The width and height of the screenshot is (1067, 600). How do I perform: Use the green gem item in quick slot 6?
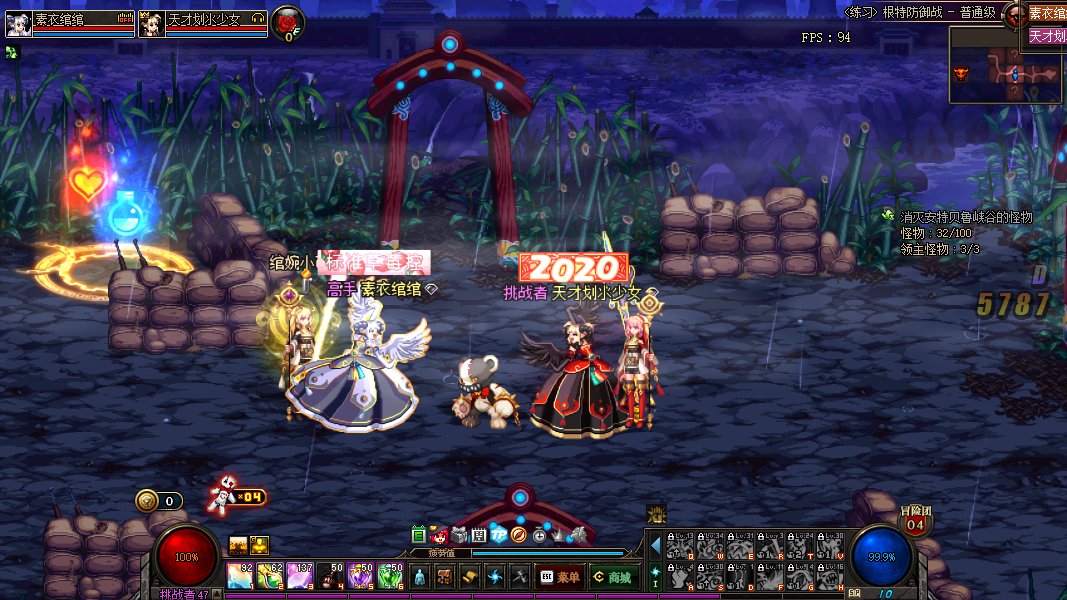click(x=391, y=576)
